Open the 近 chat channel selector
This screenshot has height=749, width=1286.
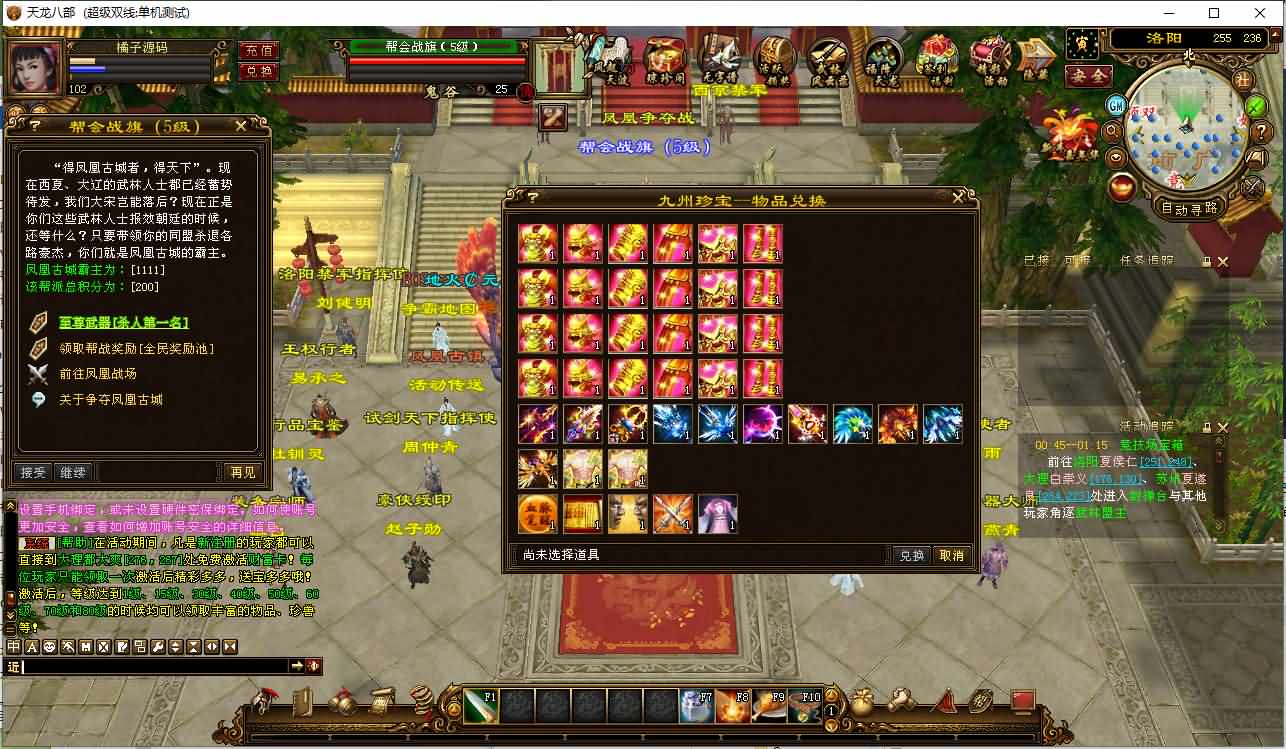pos(14,667)
